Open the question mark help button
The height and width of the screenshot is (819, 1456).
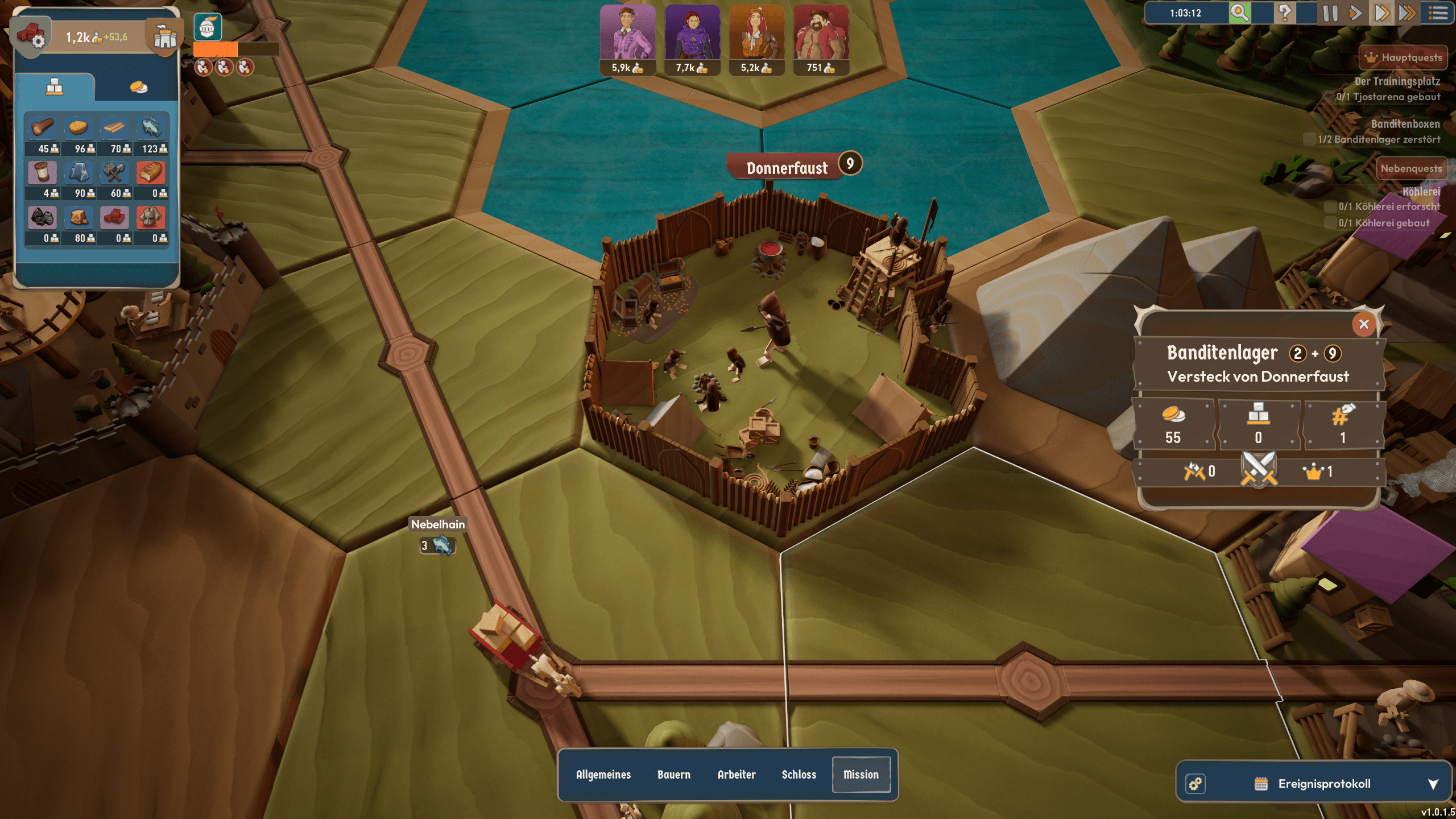pyautogui.click(x=1285, y=13)
